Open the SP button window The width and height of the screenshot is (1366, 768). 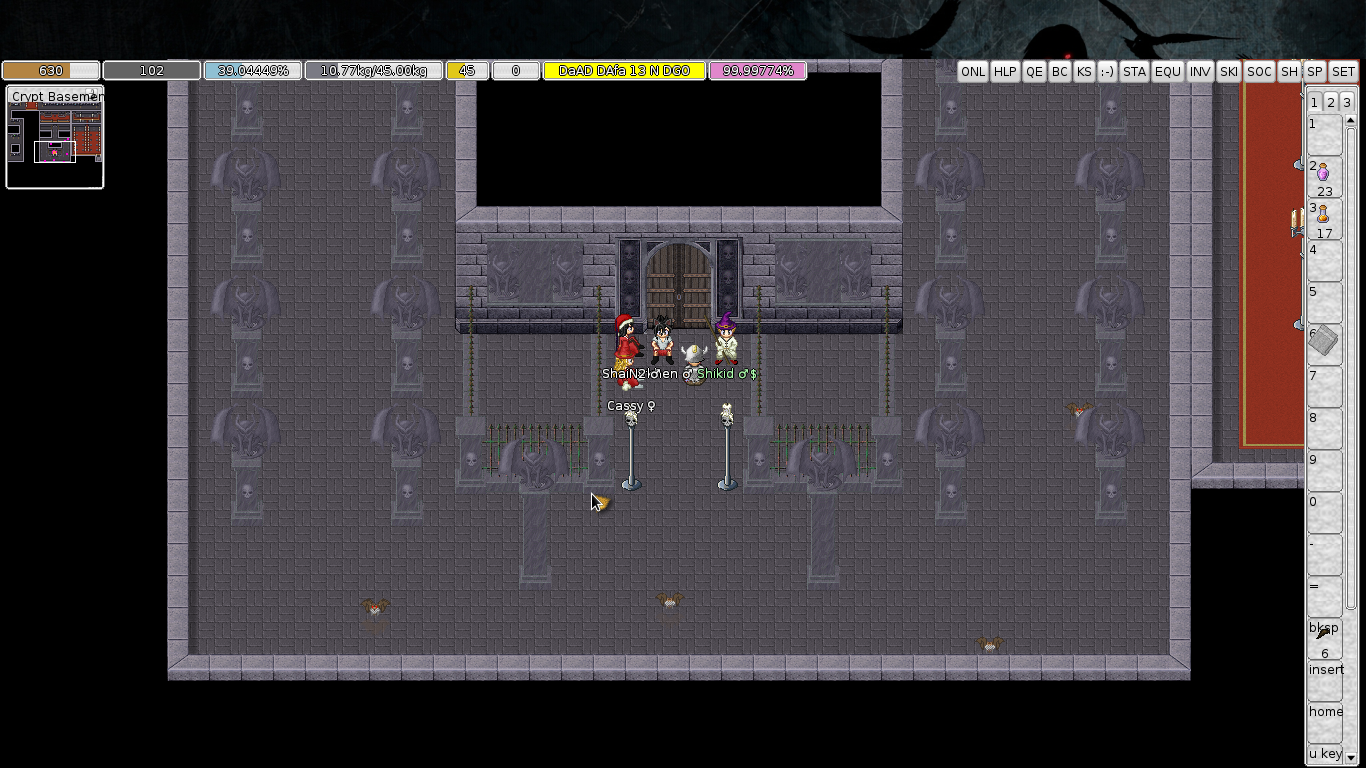pos(1315,72)
